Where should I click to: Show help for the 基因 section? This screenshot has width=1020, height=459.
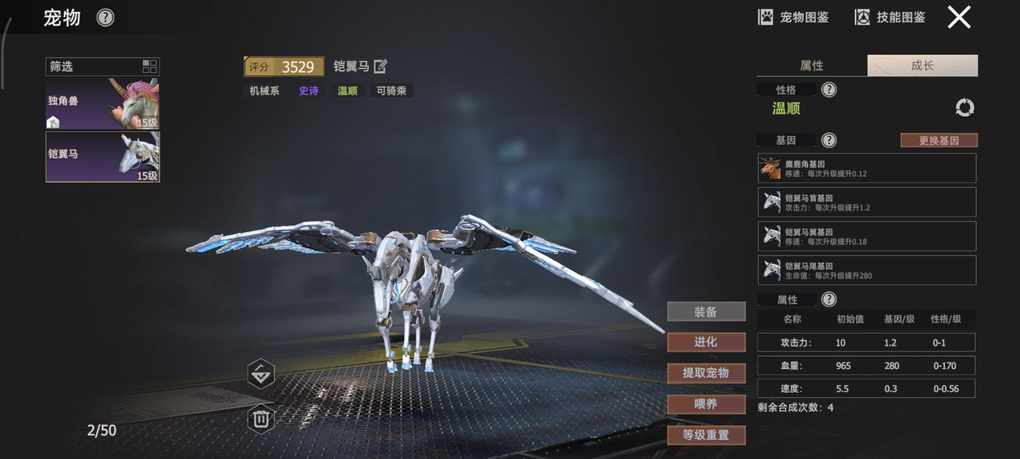[829, 141]
